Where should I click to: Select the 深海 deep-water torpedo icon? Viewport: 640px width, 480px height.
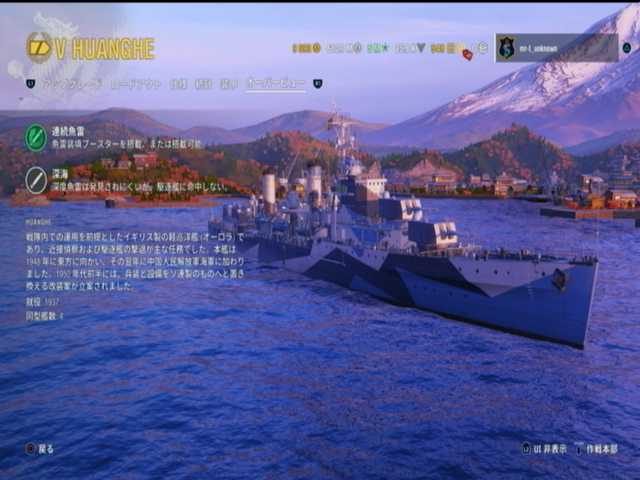[36, 179]
